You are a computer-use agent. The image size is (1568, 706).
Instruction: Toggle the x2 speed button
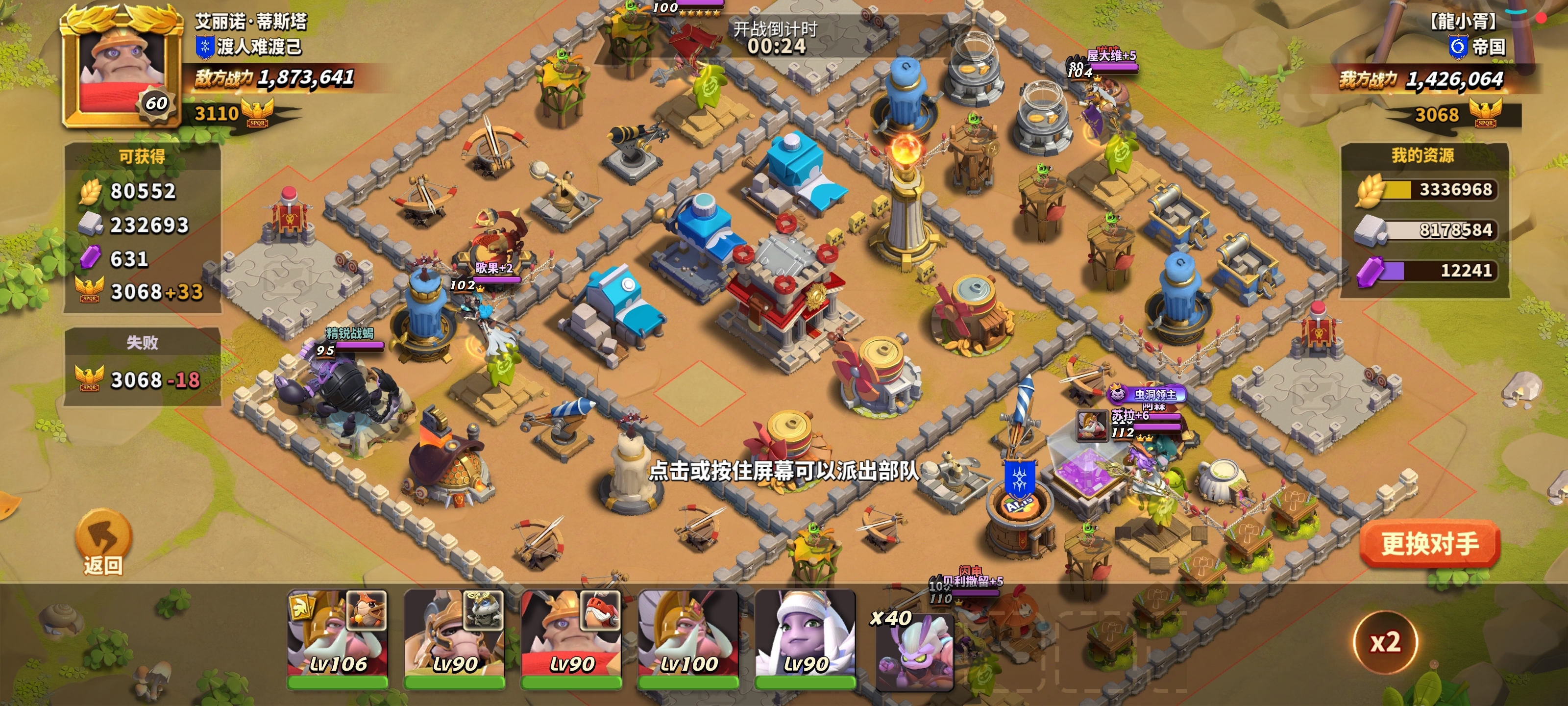coord(1385,642)
